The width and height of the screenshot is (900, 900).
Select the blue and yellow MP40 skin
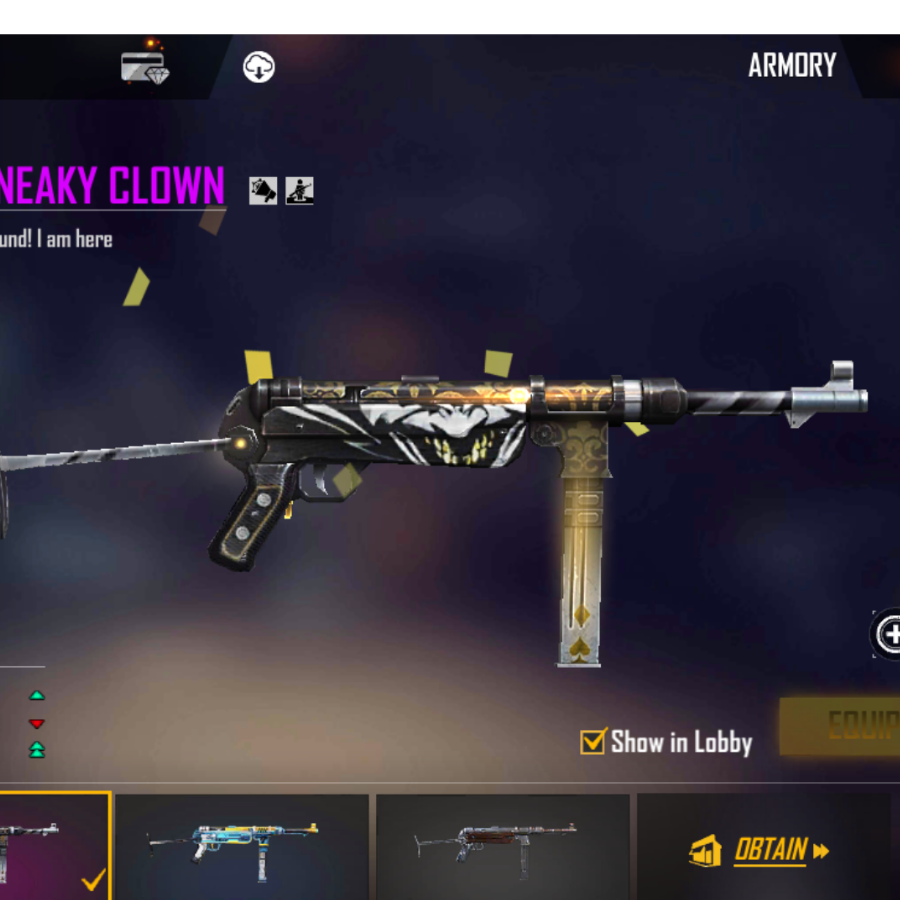[x=241, y=845]
